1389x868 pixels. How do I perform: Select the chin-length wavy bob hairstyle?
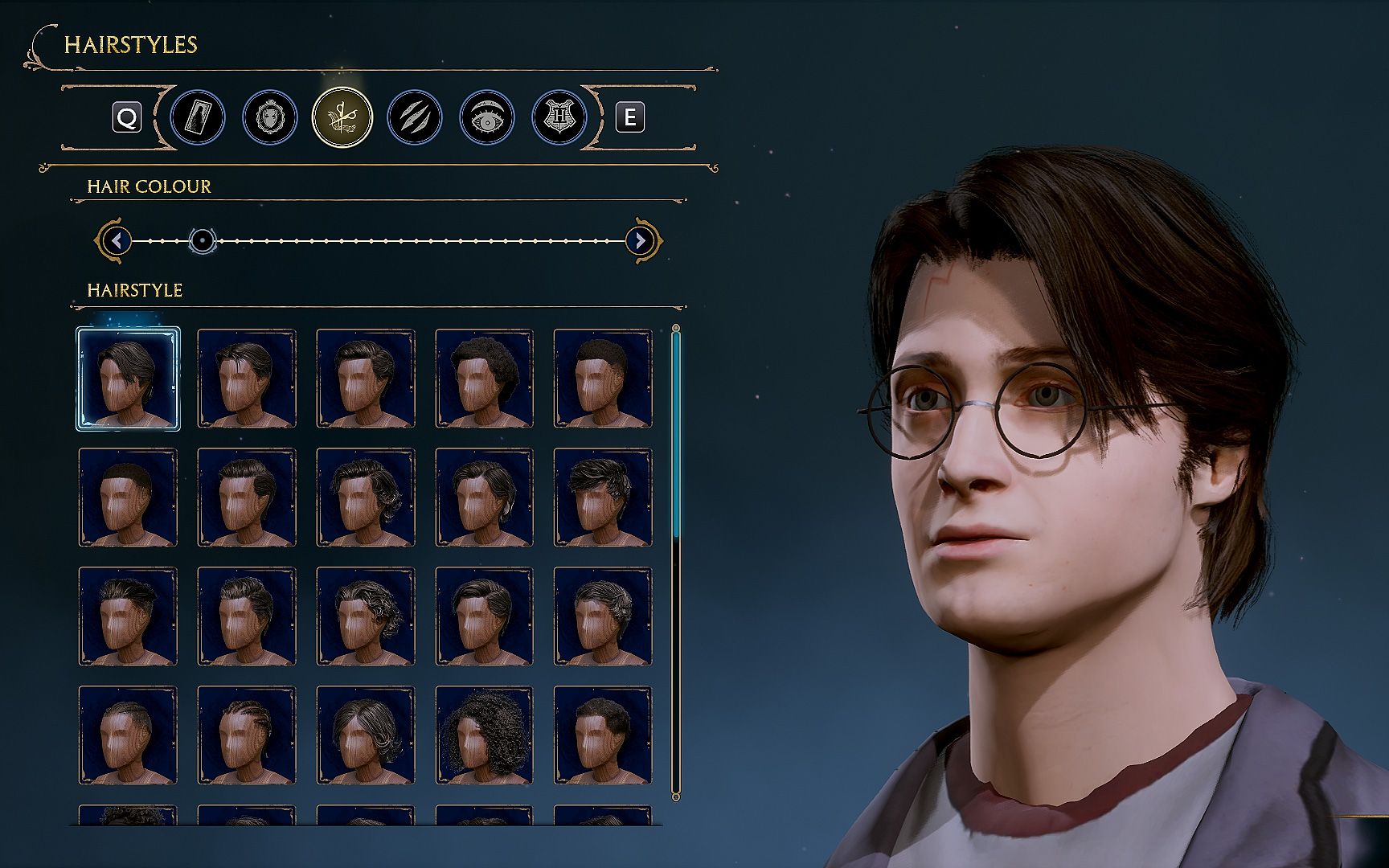[366, 735]
